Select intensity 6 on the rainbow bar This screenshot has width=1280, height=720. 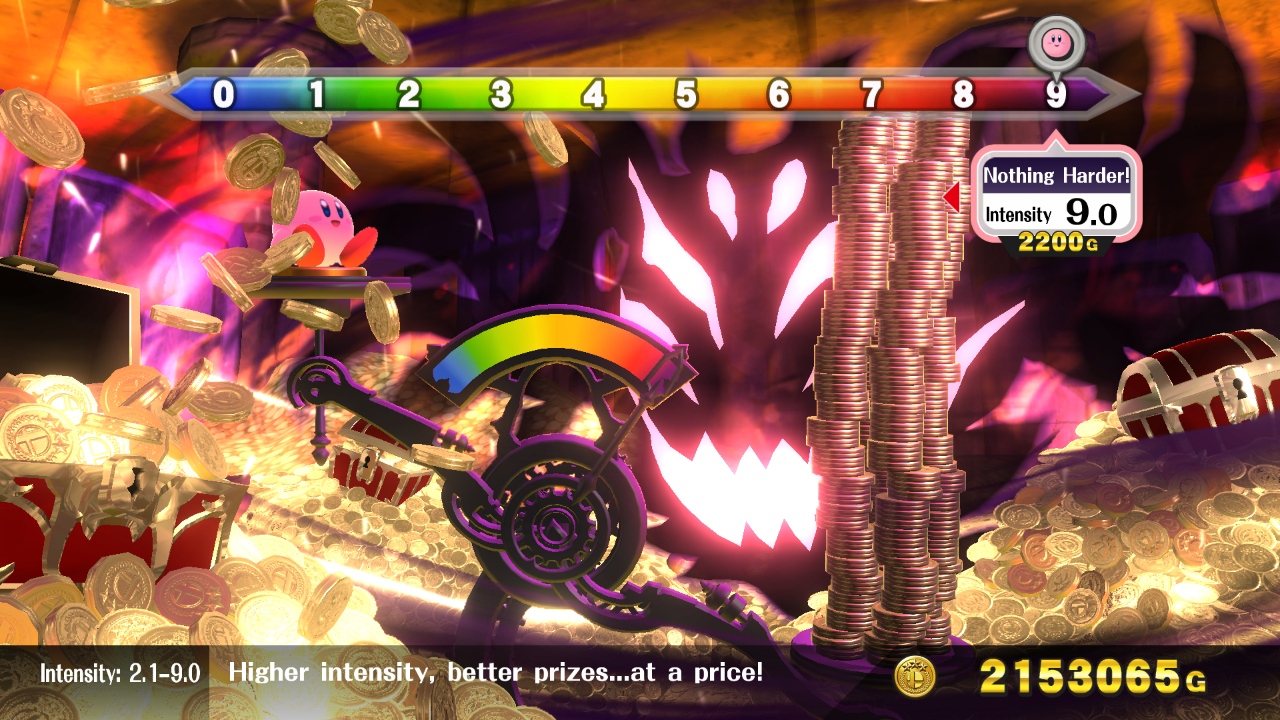click(779, 95)
